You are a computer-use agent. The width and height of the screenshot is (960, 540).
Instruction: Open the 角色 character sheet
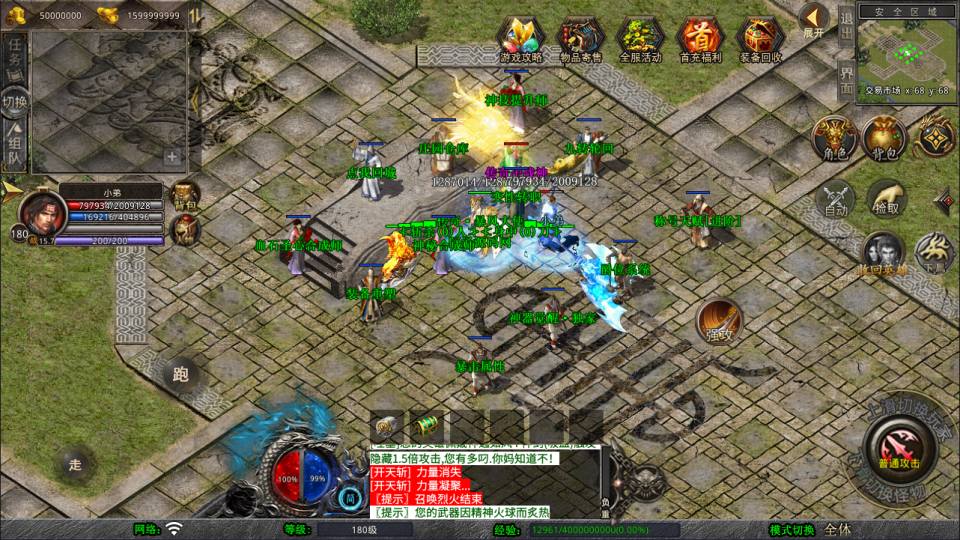click(832, 138)
